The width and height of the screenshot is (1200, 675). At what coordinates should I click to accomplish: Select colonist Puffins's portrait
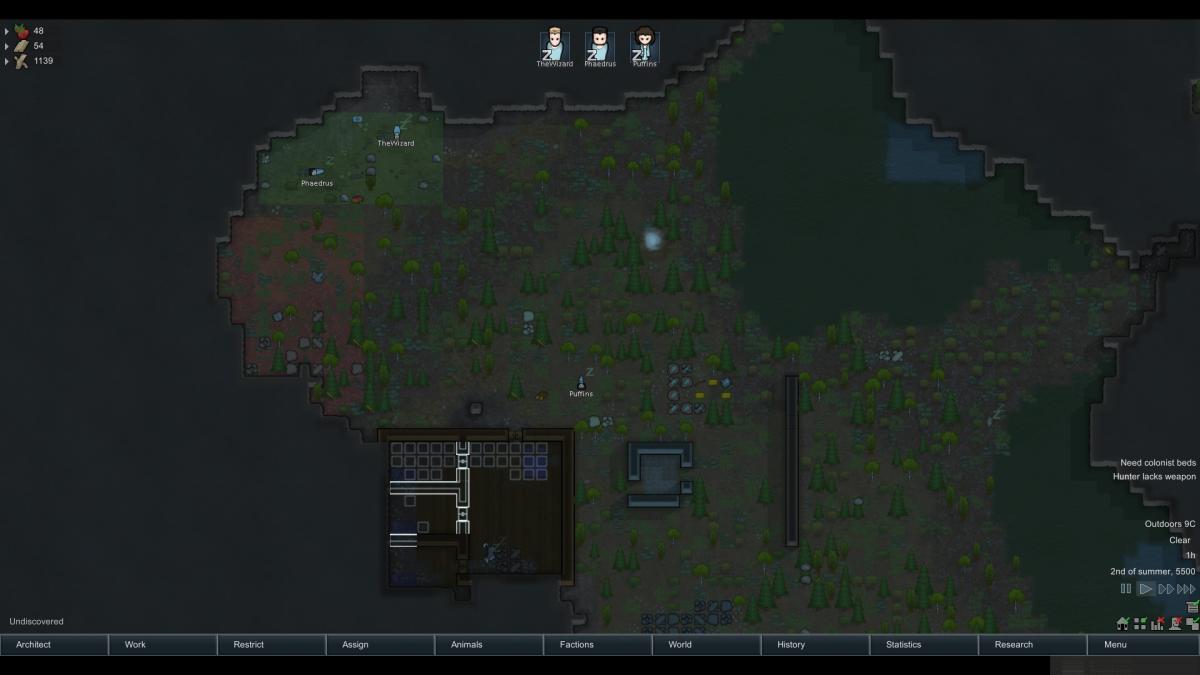tap(644, 46)
